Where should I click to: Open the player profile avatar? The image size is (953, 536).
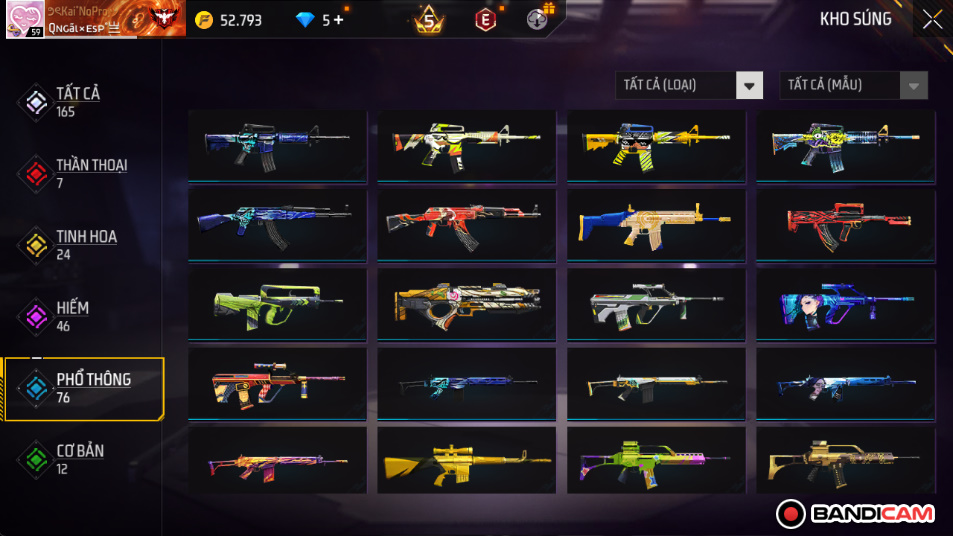coord(24,19)
